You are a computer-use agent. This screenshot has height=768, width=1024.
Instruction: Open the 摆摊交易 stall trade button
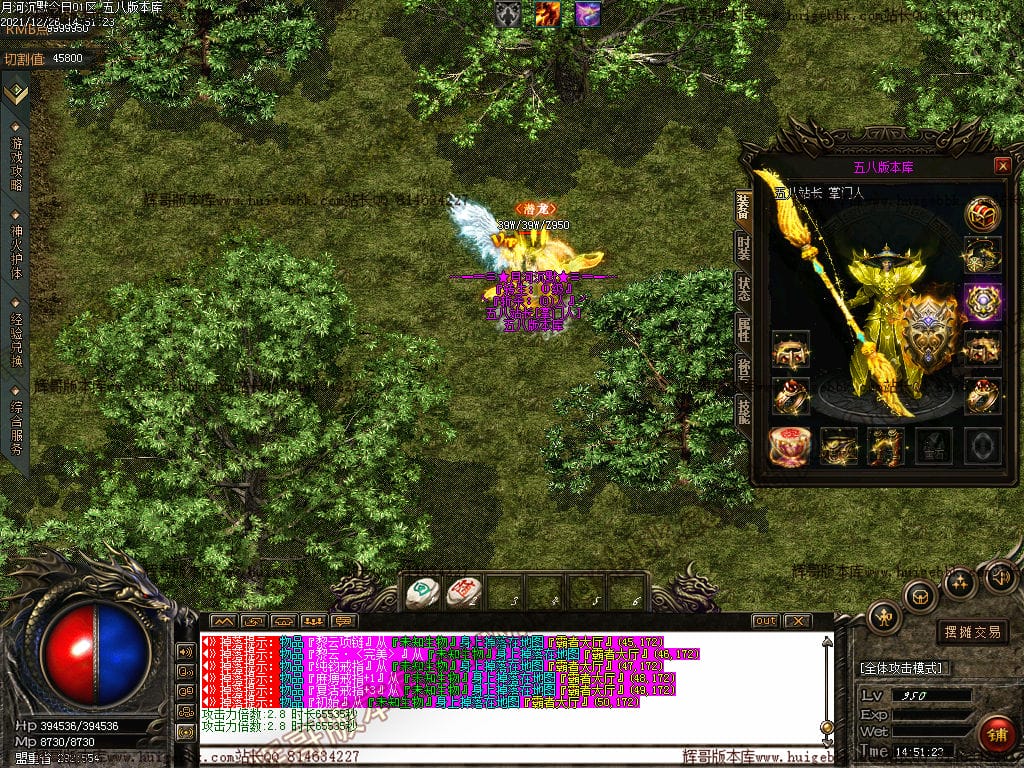tap(972, 632)
